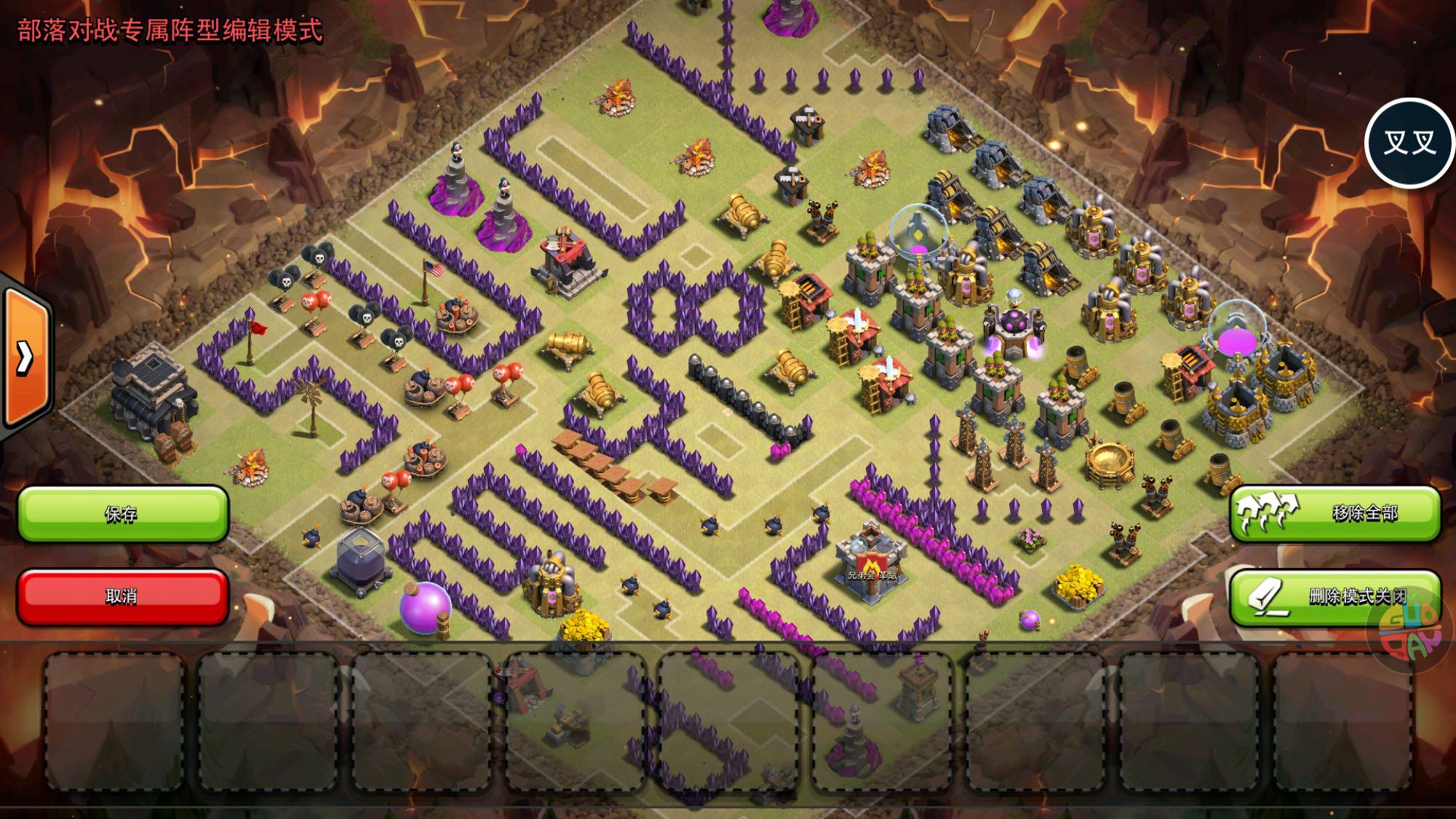The width and height of the screenshot is (1456, 819).
Task: Save the war base layout with 保存
Action: [x=122, y=514]
